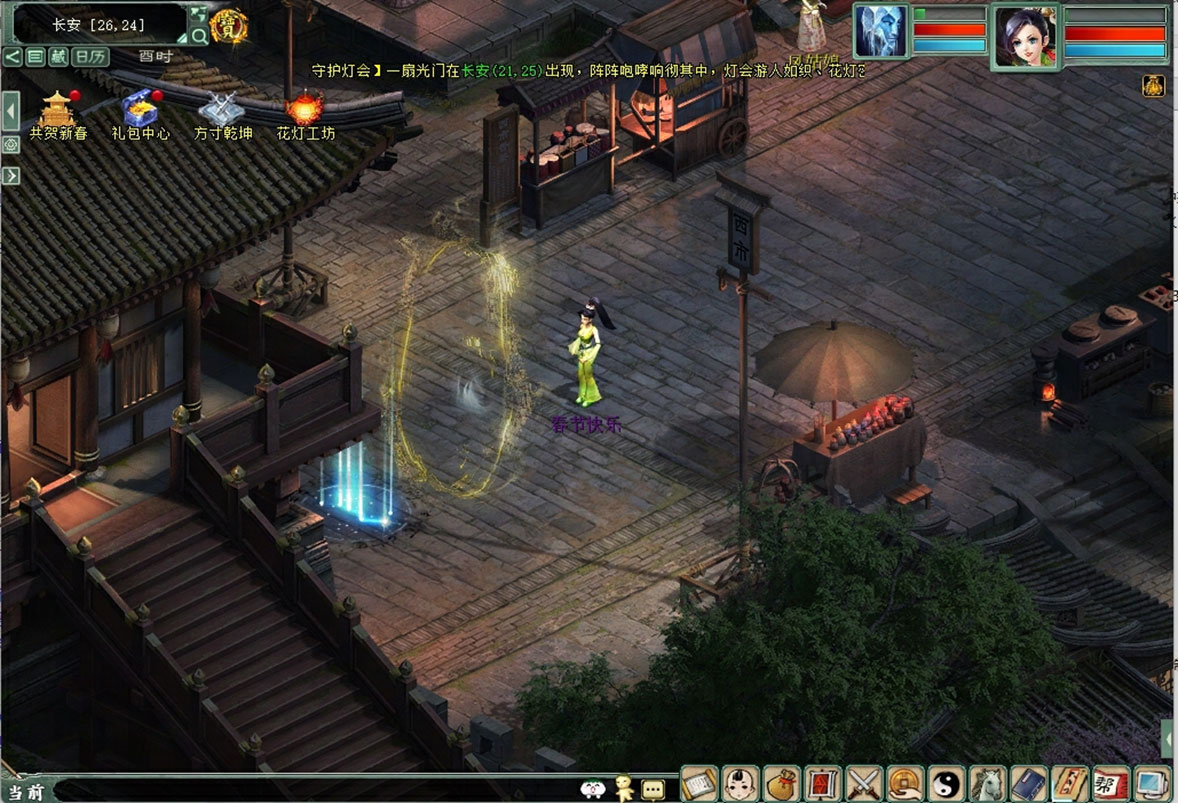Open the money bag inventory button
The image size is (1178, 803).
click(781, 783)
